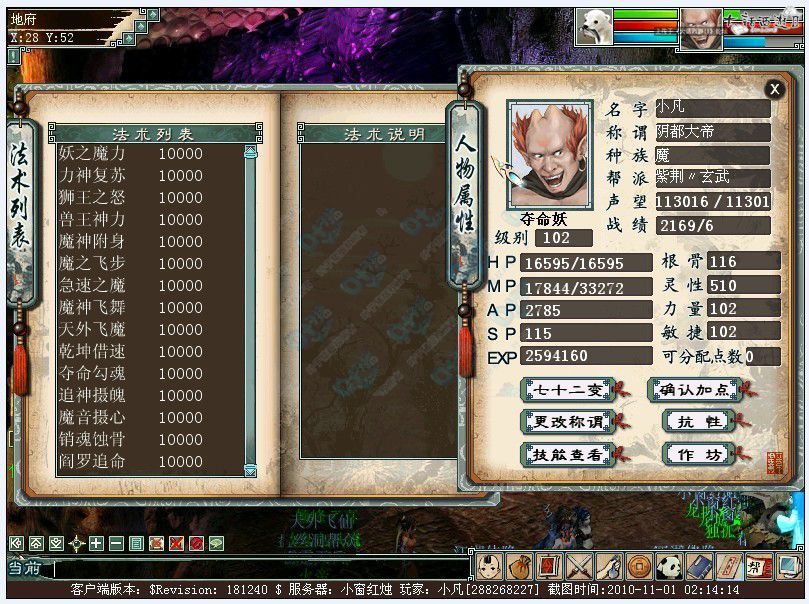Viewport: 809px width, 604px height.
Task: View skills with 技能查看 button
Action: click(567, 453)
